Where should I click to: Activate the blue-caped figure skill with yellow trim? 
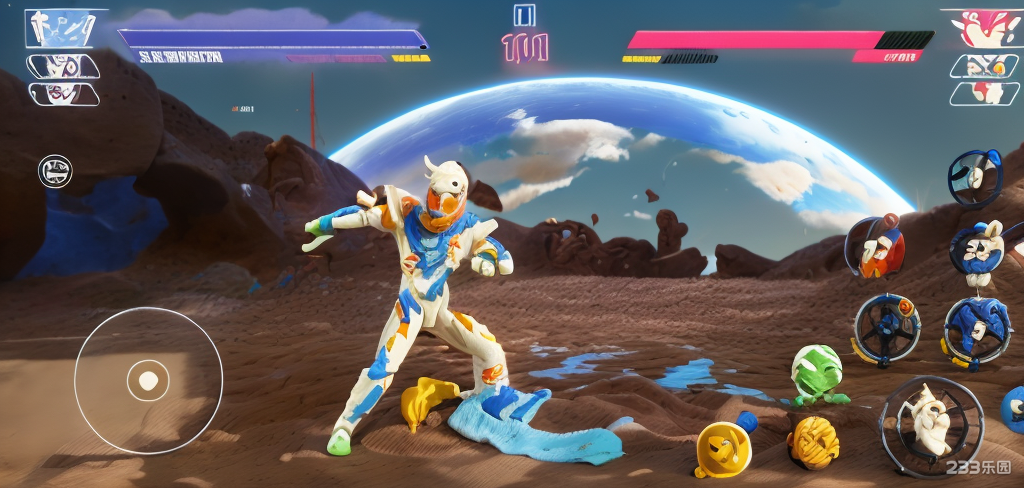(x=976, y=329)
